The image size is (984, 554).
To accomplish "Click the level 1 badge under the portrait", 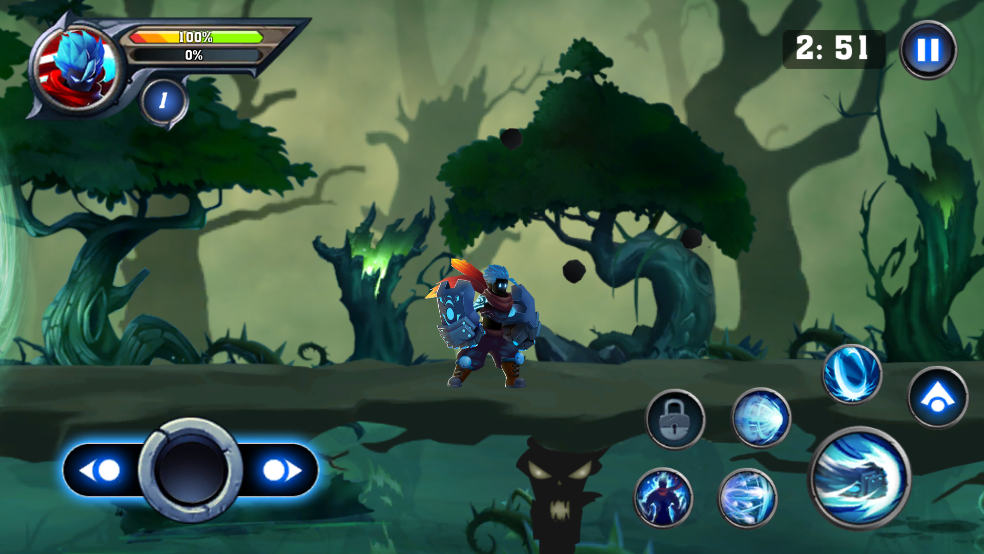I will [x=164, y=102].
